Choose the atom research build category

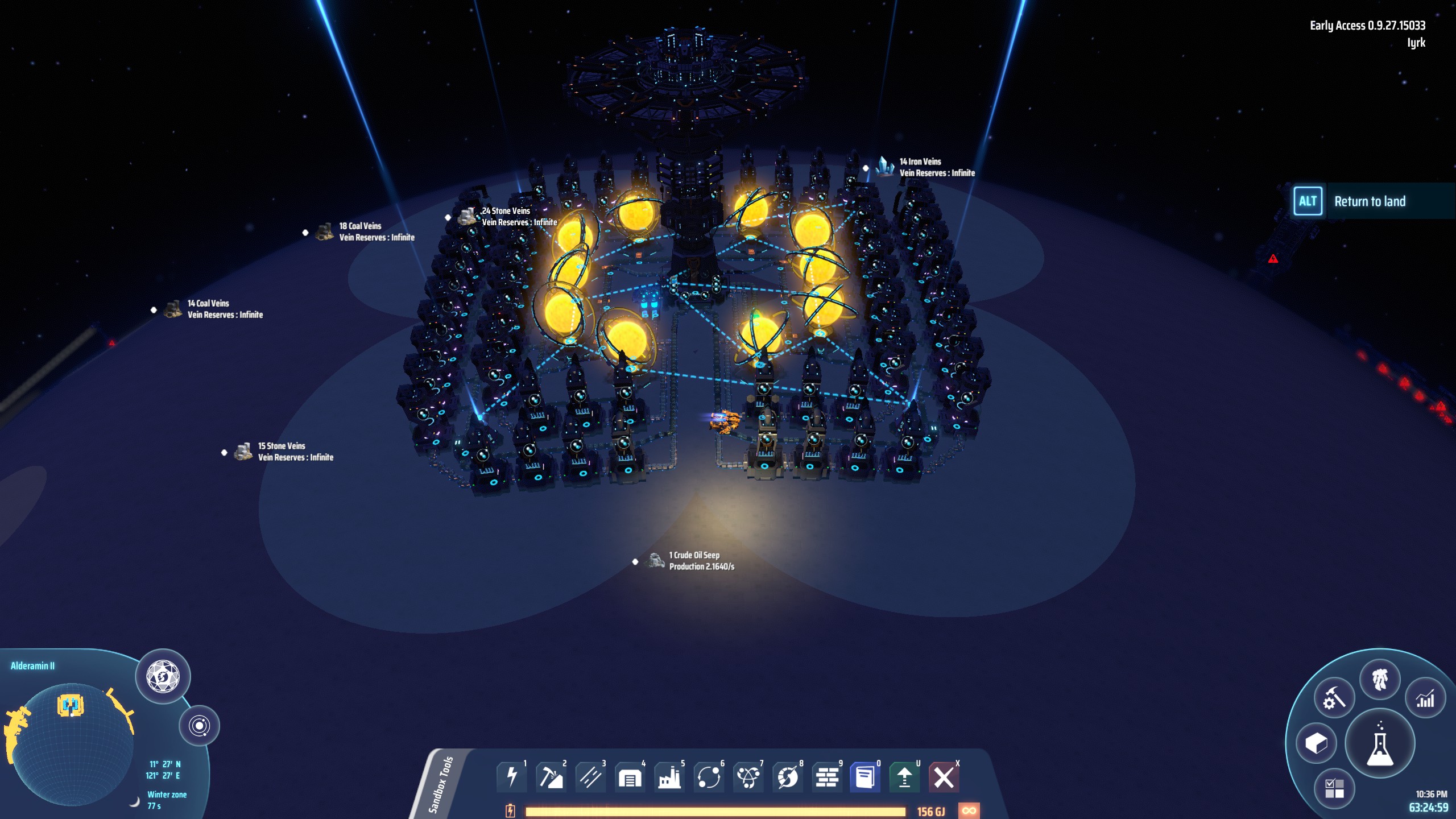pyautogui.click(x=748, y=777)
